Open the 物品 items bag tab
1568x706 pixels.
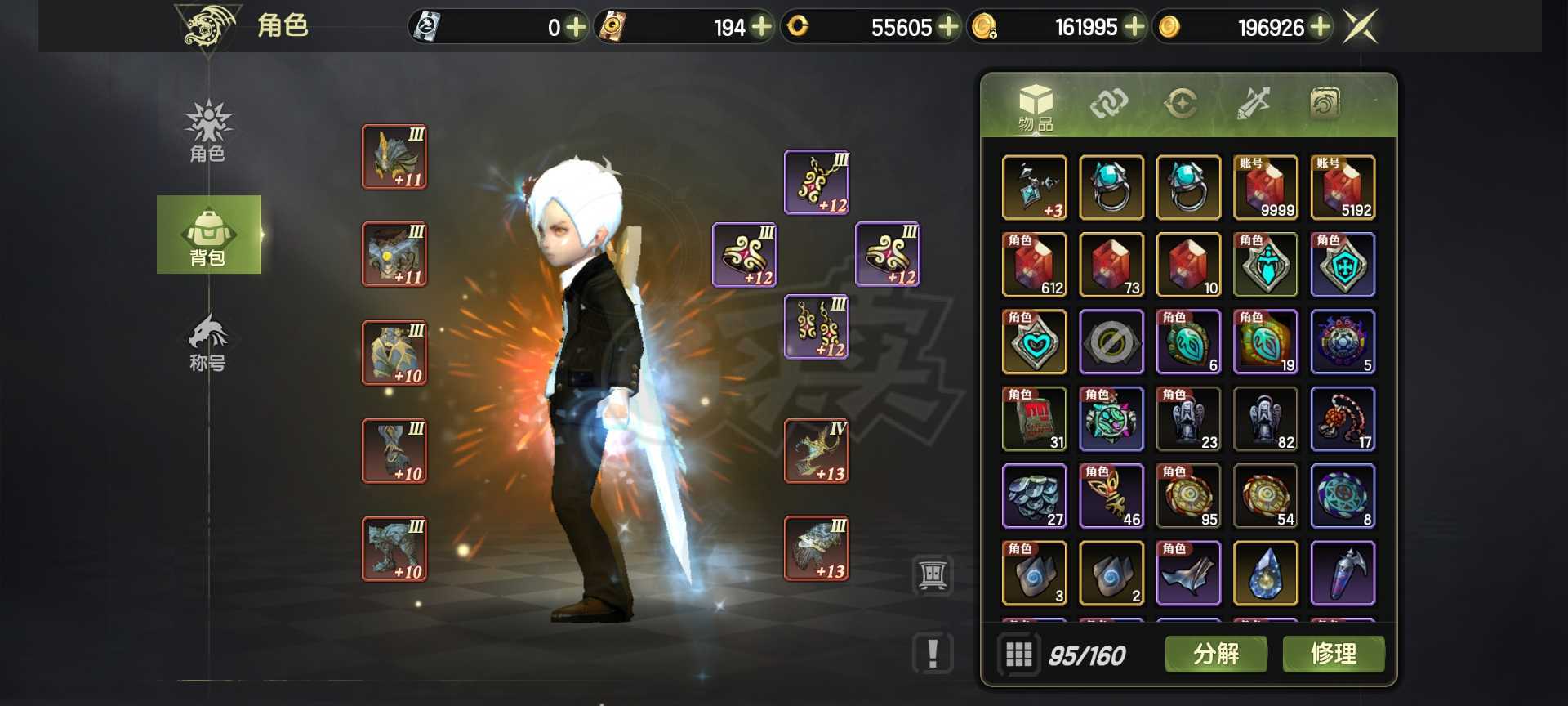pyautogui.click(x=1036, y=107)
